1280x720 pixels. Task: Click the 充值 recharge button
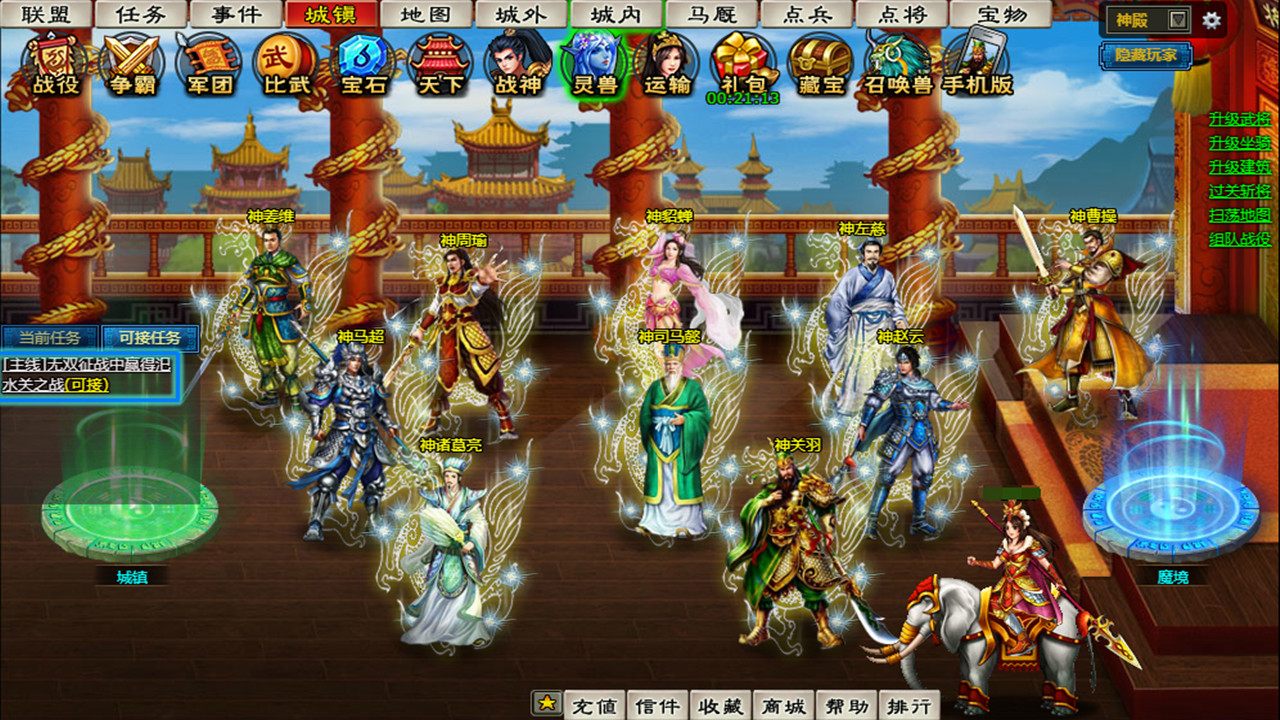(x=593, y=703)
